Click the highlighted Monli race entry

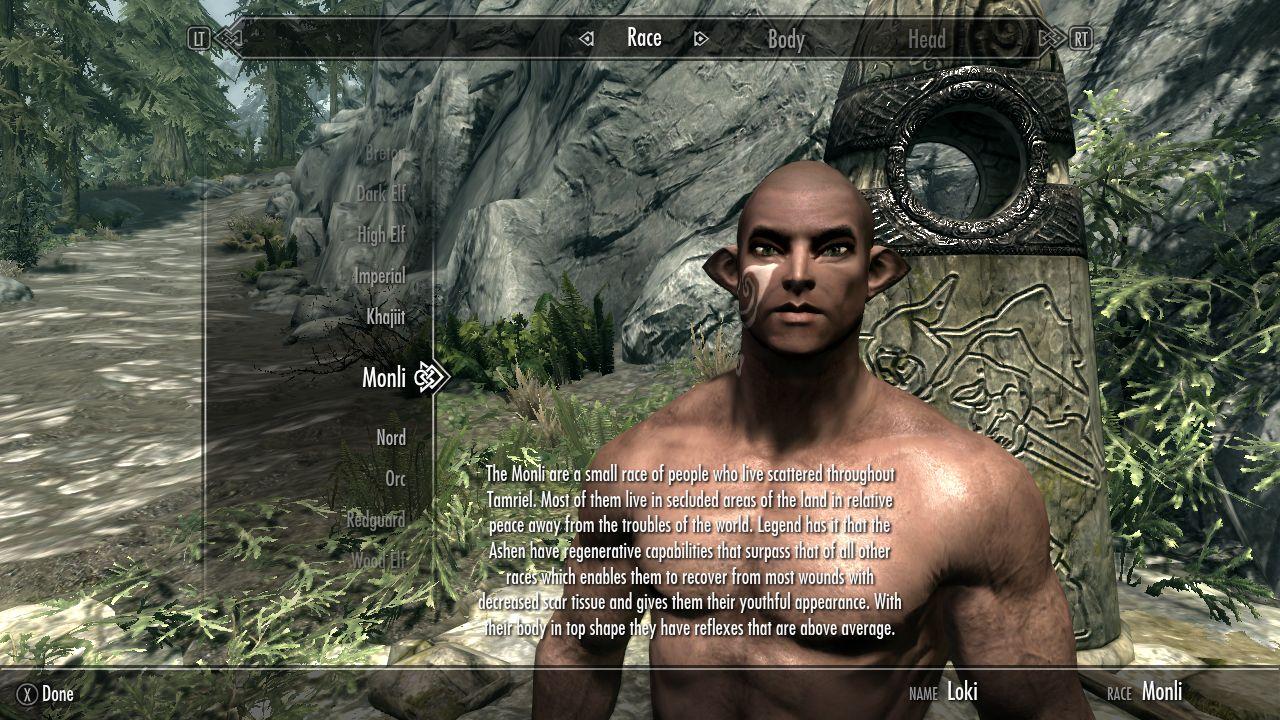point(384,377)
